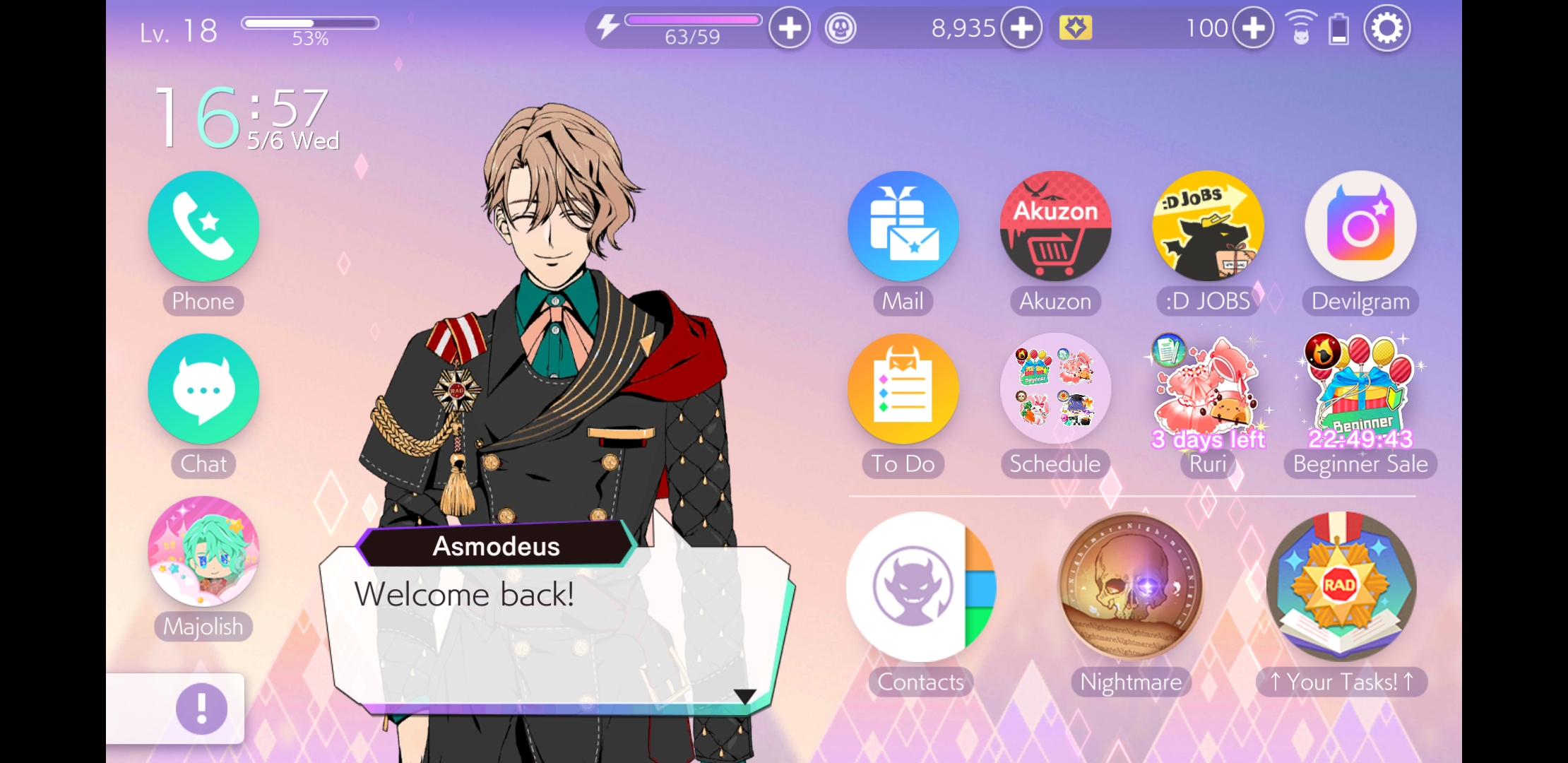Open the To Do list
Image resolution: width=1568 pixels, height=763 pixels.
(903, 389)
